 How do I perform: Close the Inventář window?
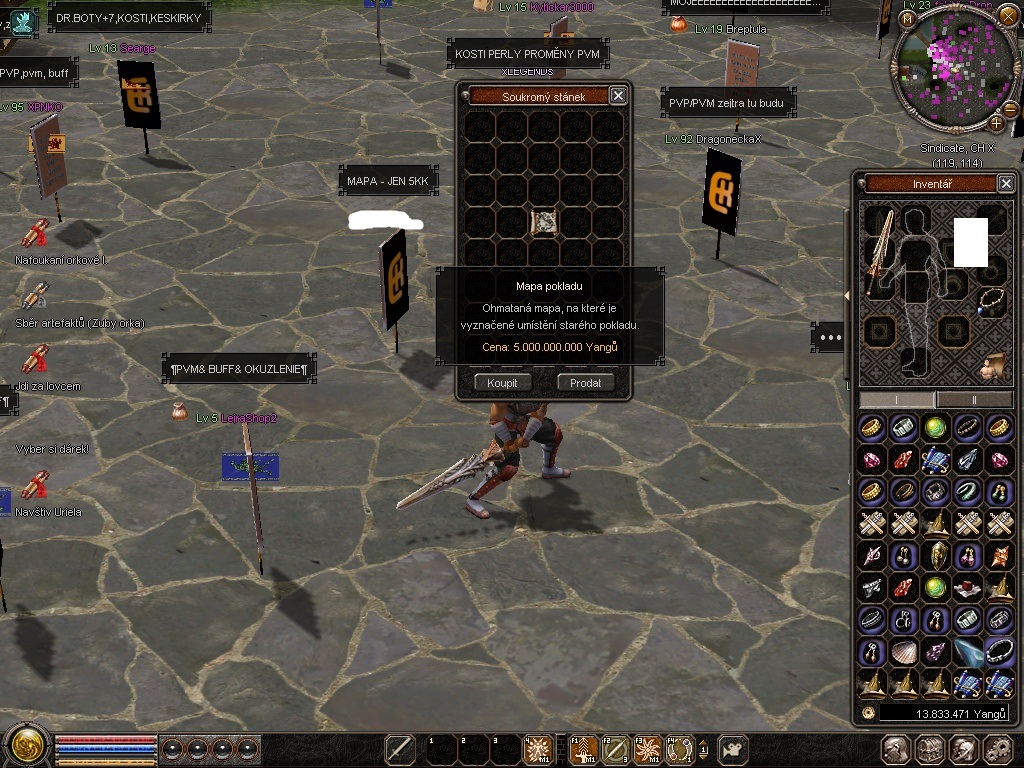(x=1006, y=183)
